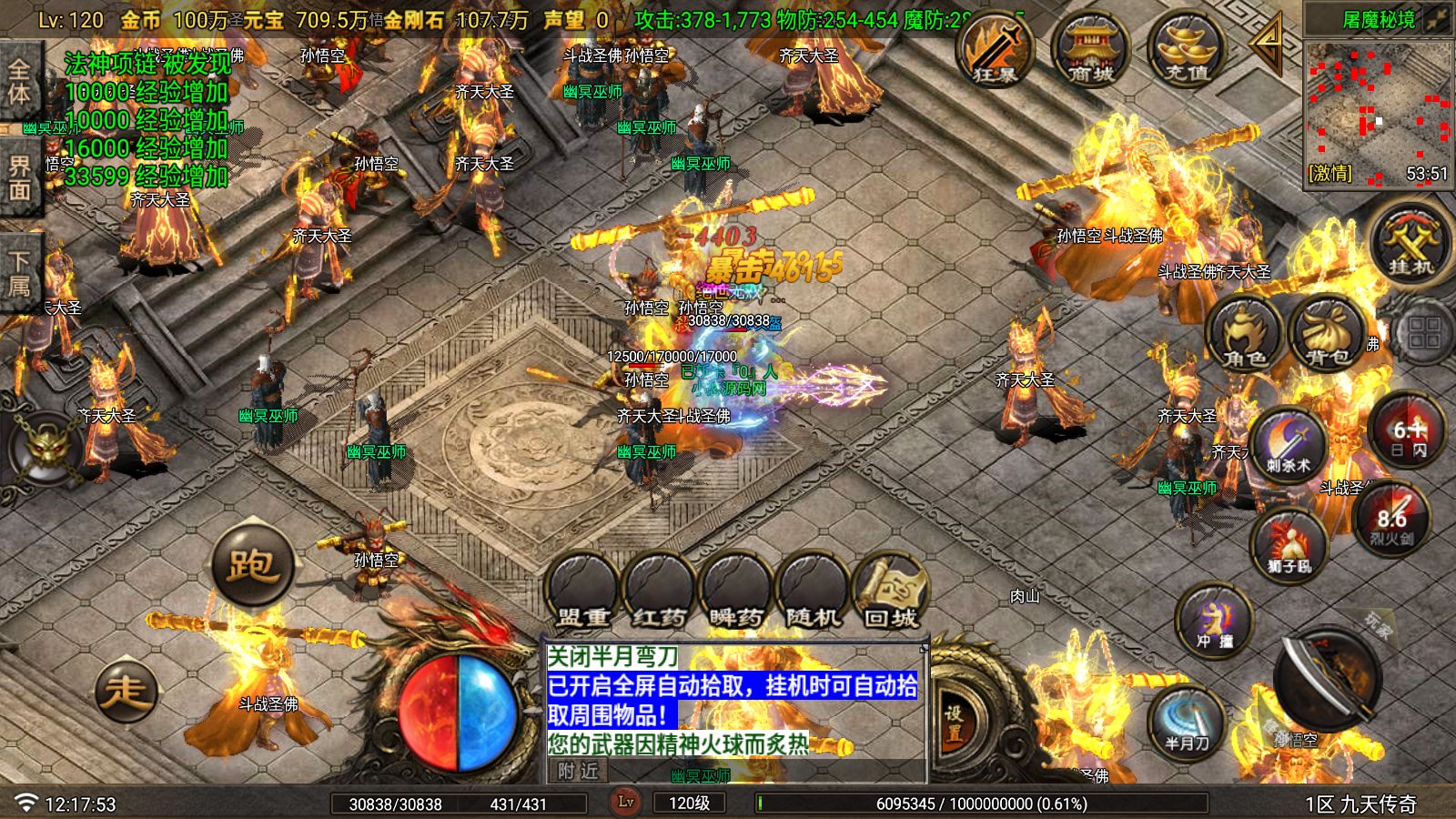Image resolution: width=1456 pixels, height=819 pixels.
Task: Expand the 下属 subordinate panel
Action: 20,271
